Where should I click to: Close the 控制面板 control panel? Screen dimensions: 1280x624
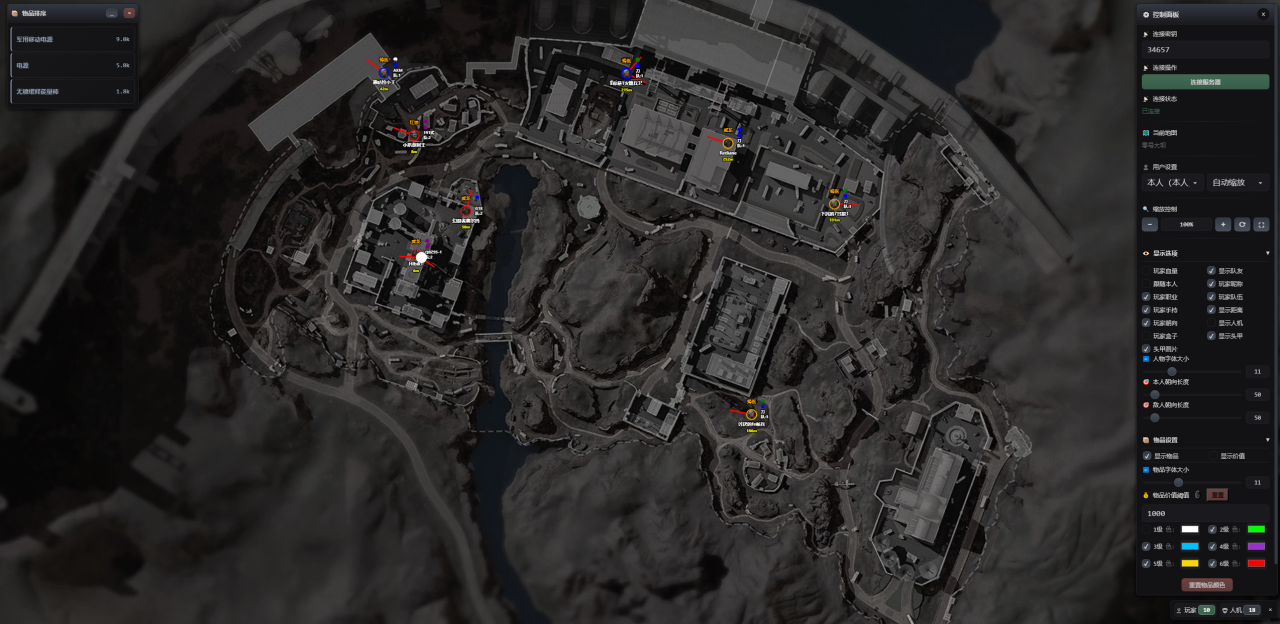pos(1263,14)
